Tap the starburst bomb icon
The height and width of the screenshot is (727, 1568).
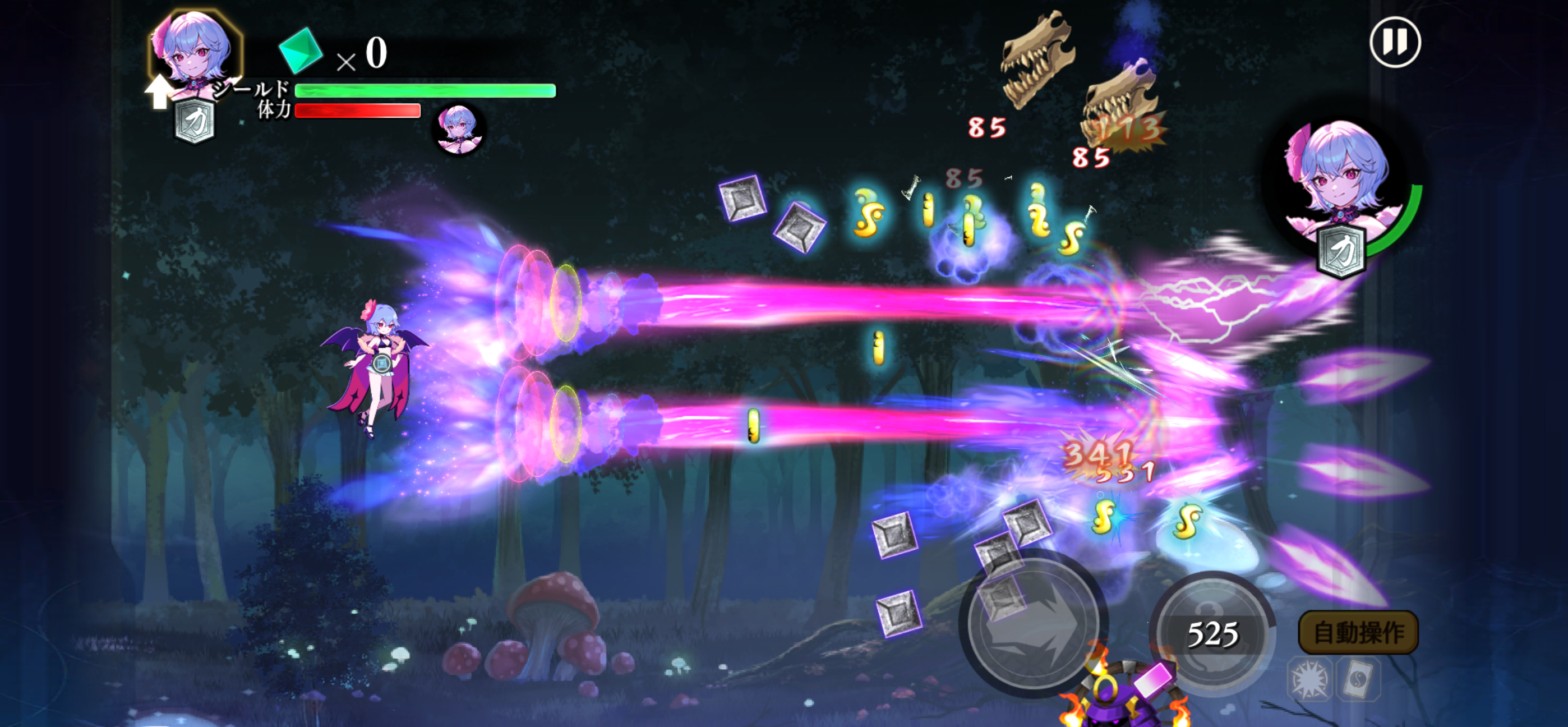click(1309, 679)
